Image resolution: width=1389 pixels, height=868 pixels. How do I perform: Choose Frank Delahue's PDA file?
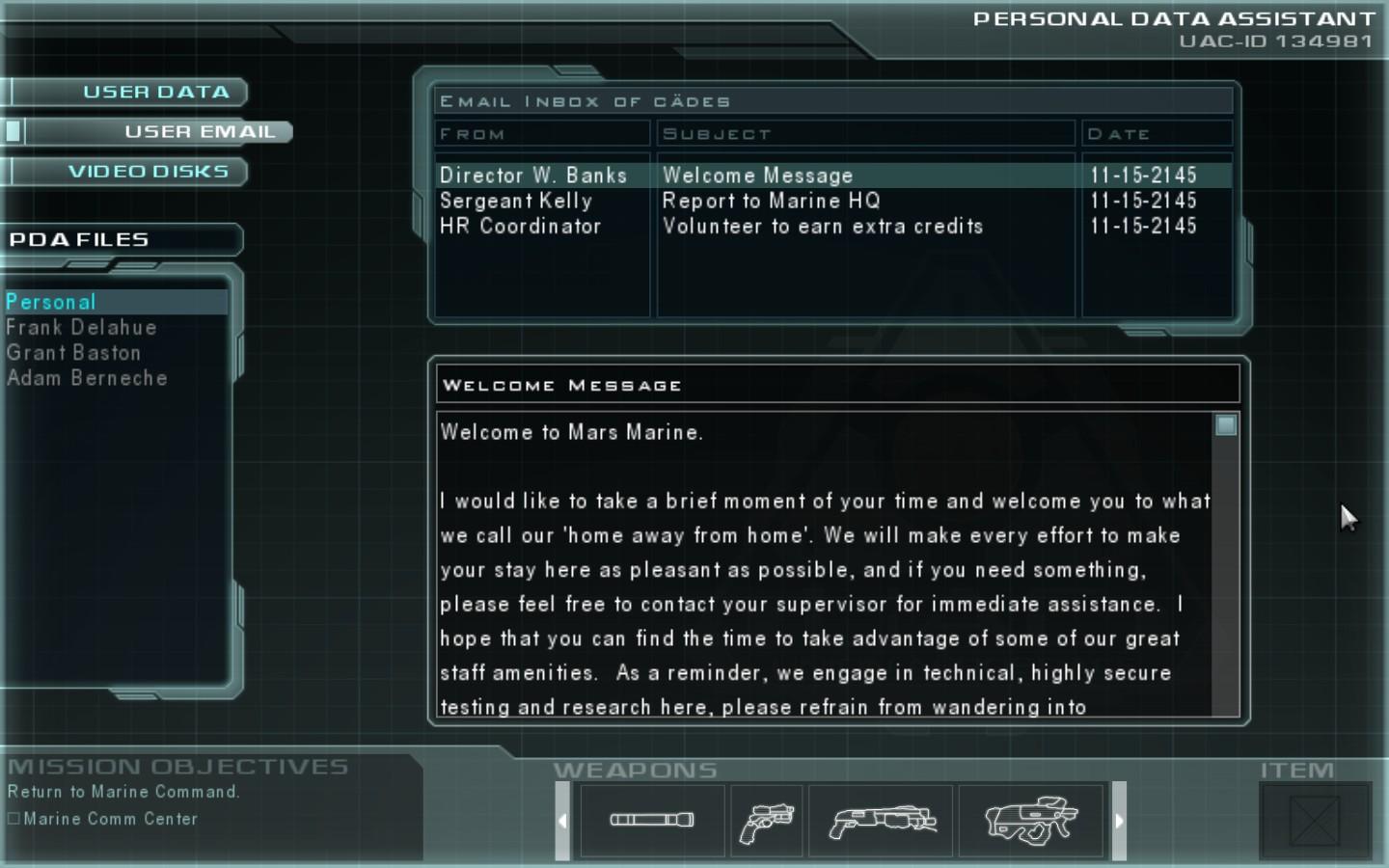coord(81,328)
